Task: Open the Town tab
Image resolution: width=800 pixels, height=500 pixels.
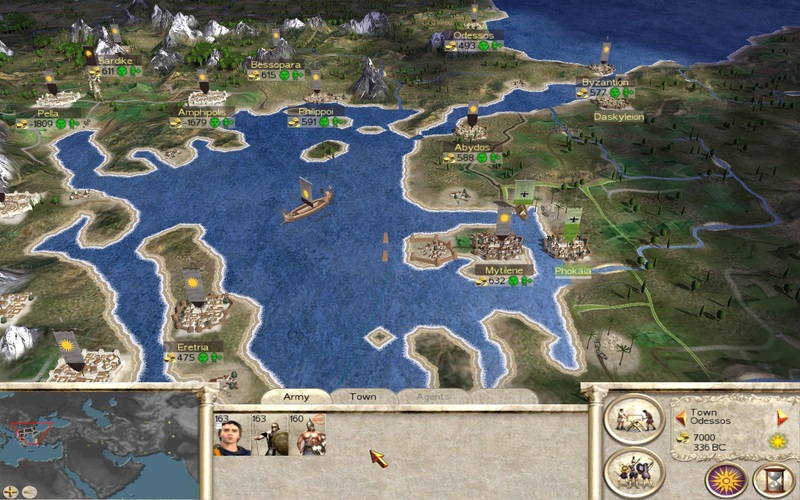Action: [363, 397]
